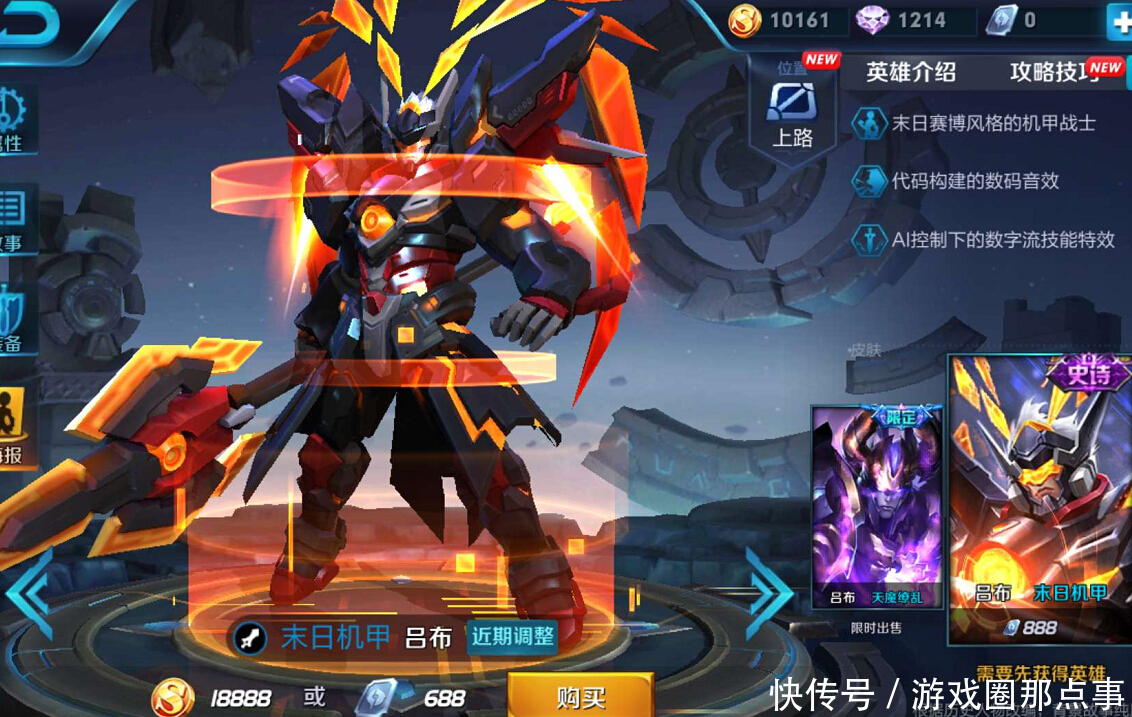
Task: Show the next hero with the right arrow
Action: click(x=768, y=593)
